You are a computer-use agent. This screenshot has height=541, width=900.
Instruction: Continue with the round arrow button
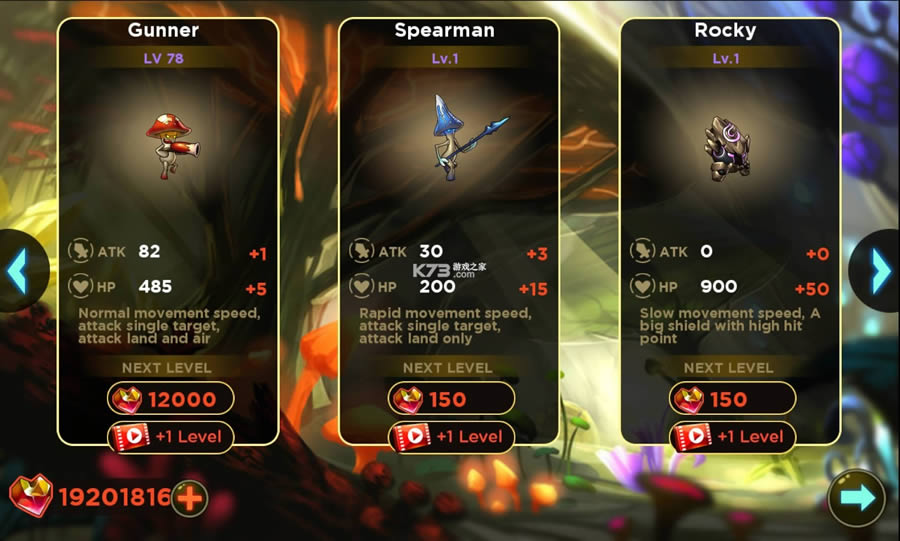(856, 498)
